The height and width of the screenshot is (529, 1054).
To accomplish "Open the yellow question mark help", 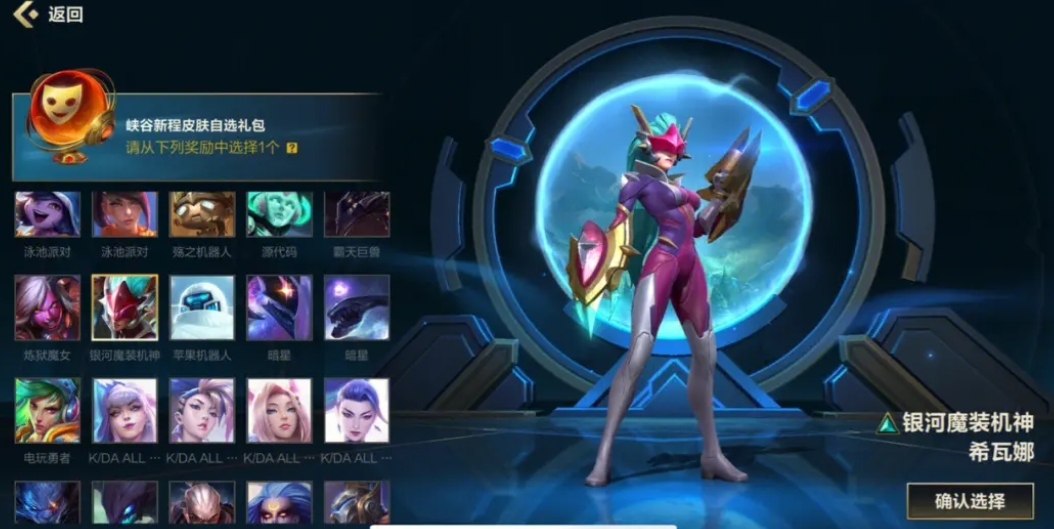I will 292,148.
